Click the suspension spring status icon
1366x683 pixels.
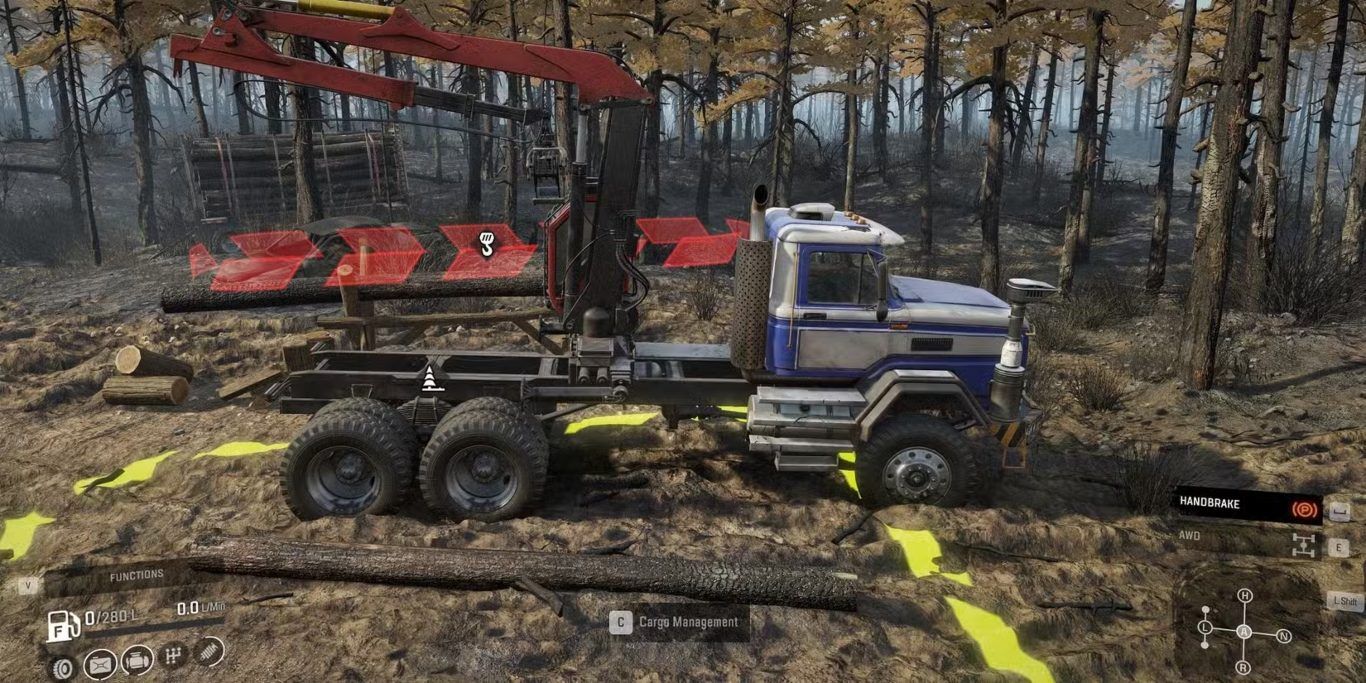pyautogui.click(x=209, y=652)
